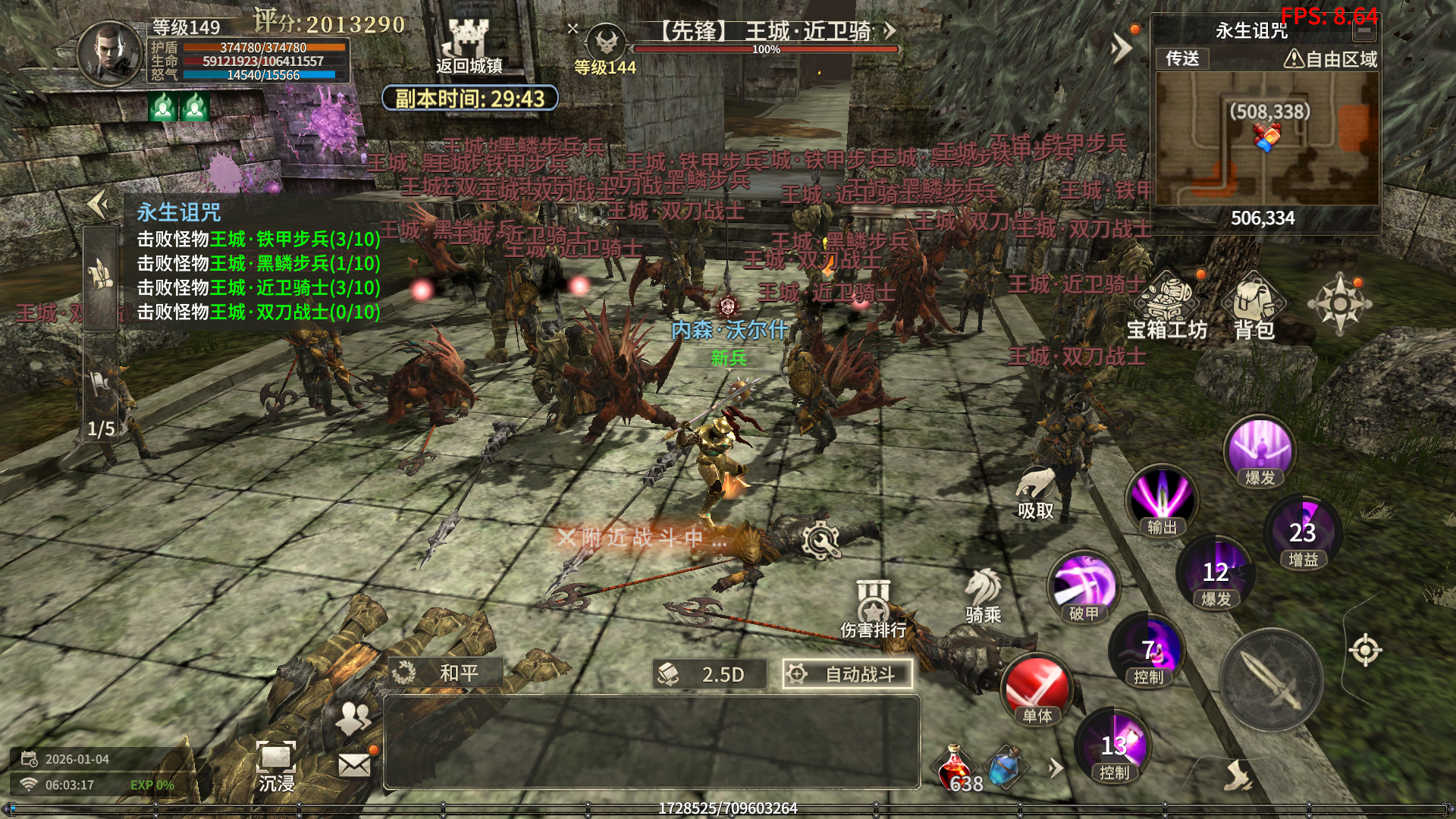Mount up with the 骑乘 button
The image size is (1456, 819).
point(984,595)
